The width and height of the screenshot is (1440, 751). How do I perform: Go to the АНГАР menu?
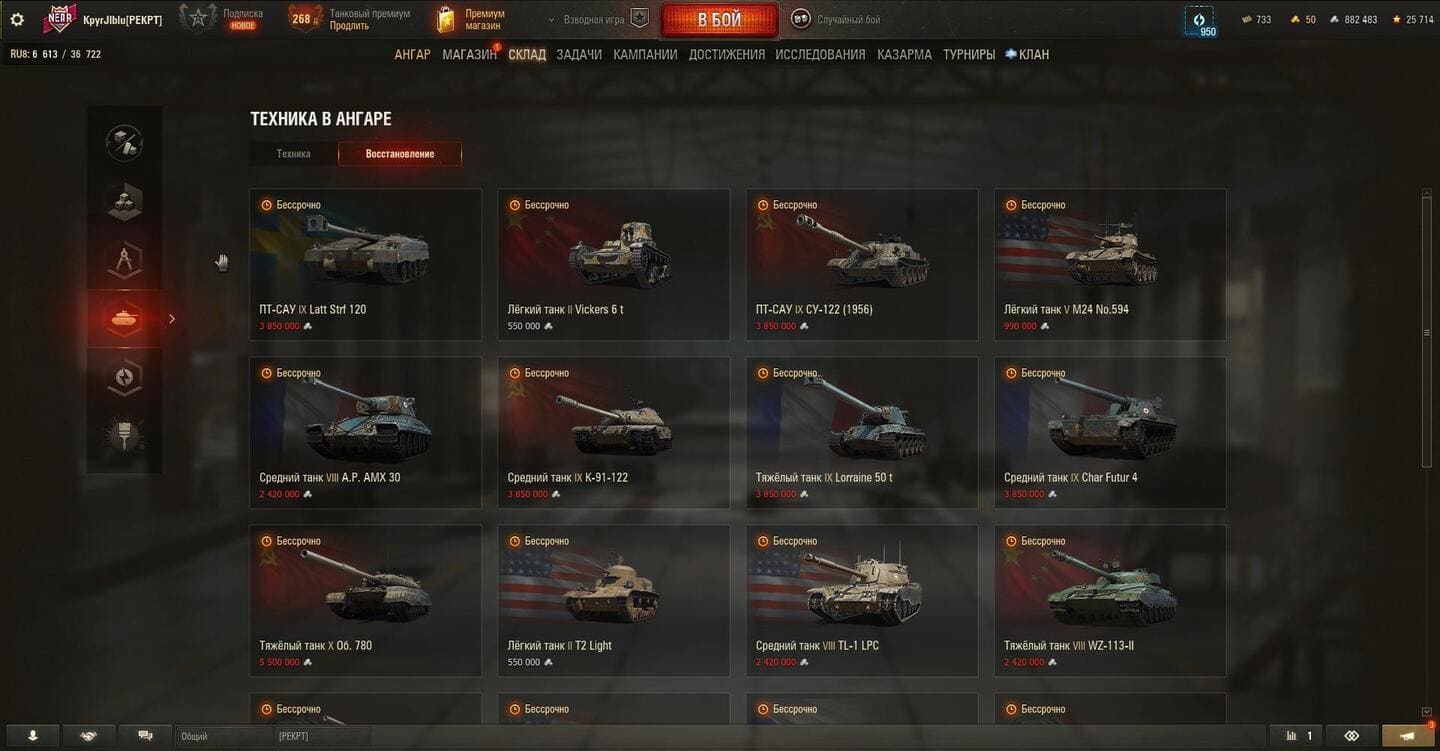[412, 55]
